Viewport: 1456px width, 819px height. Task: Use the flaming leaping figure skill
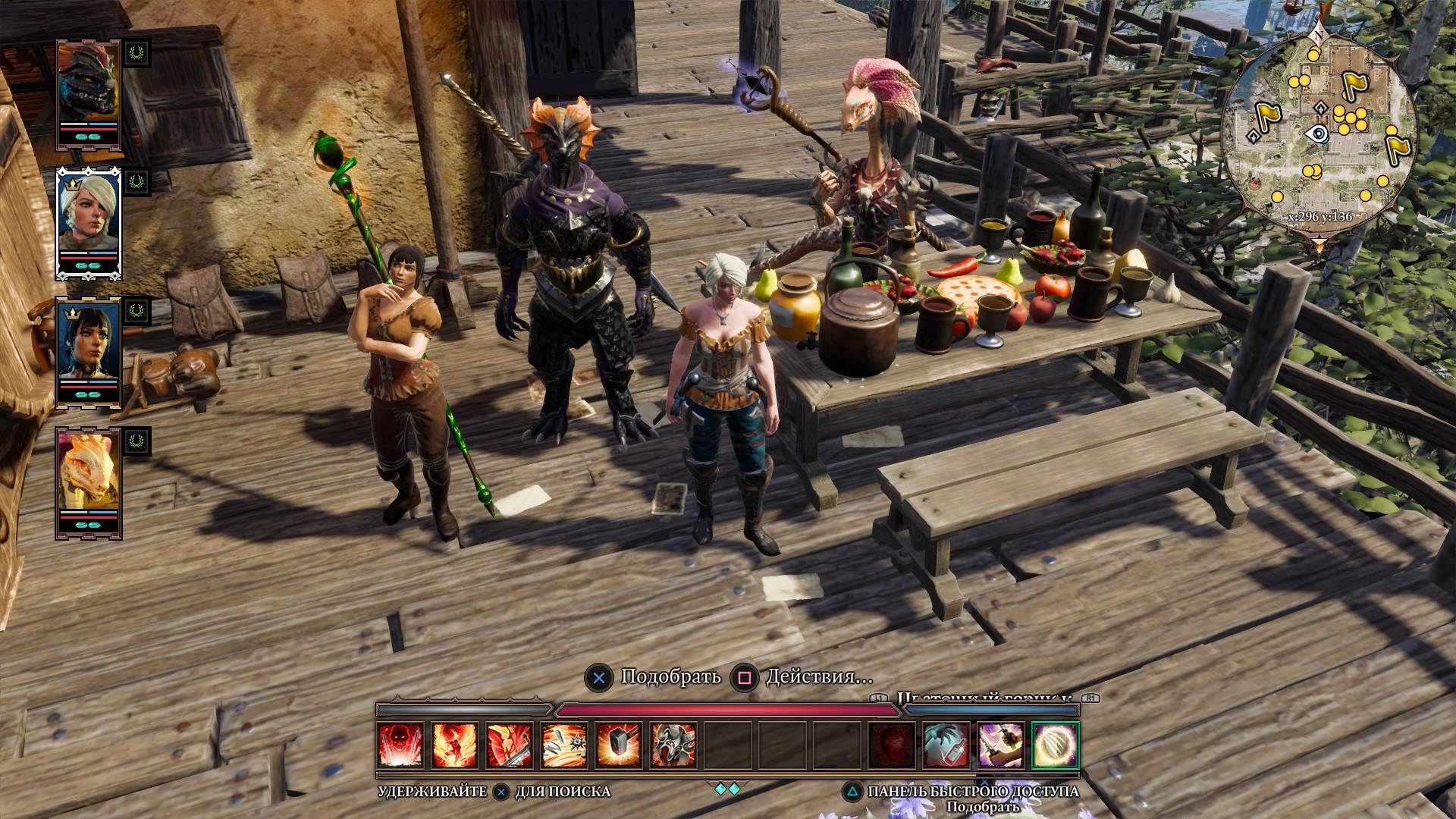pos(455,745)
